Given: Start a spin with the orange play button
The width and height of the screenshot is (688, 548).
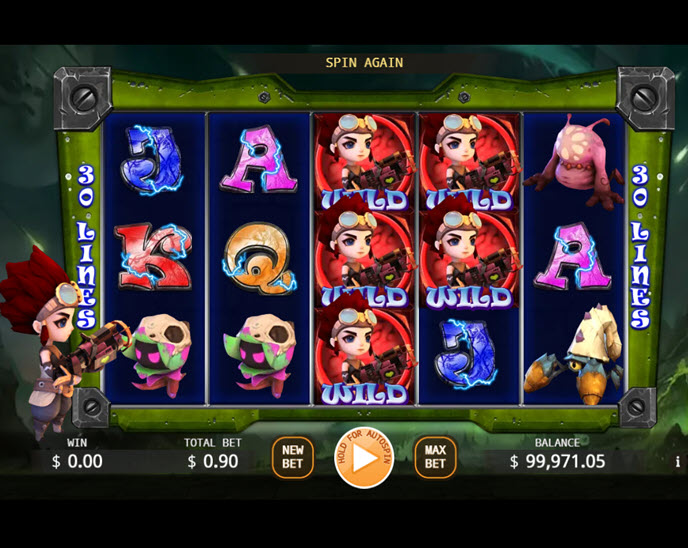Looking at the screenshot, I should 363,459.
